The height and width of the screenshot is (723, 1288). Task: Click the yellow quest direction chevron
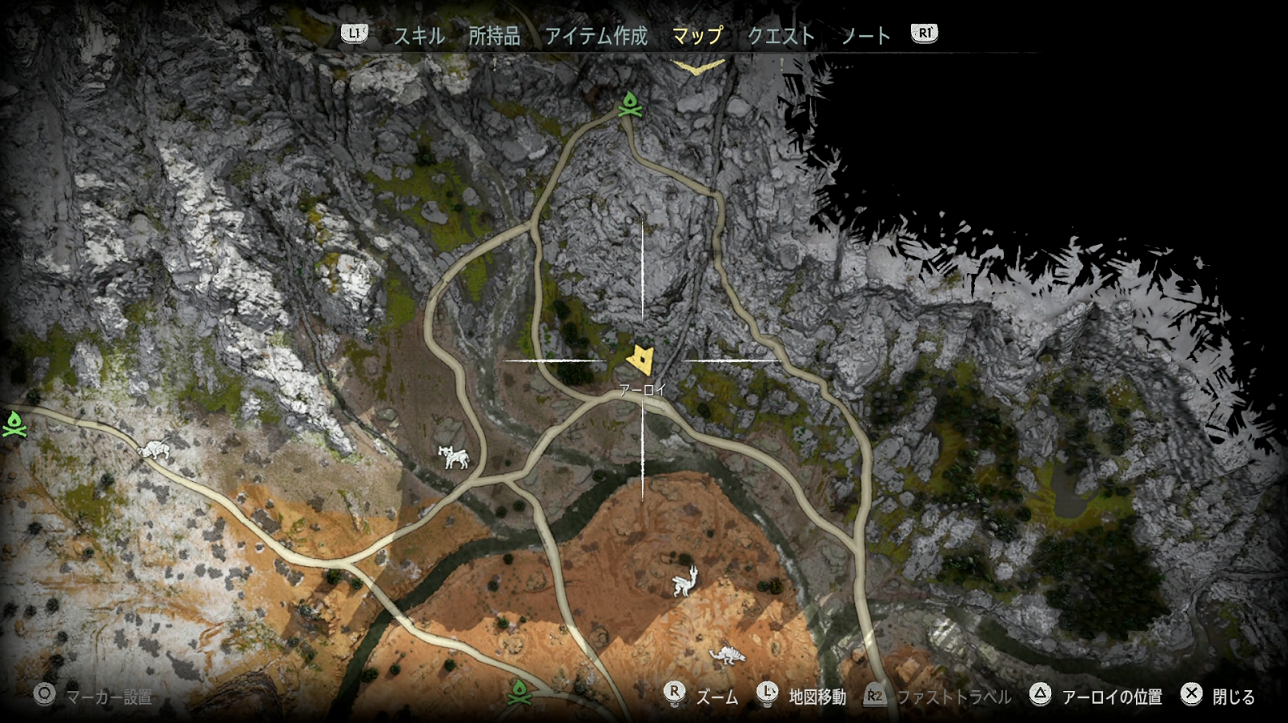(698, 67)
